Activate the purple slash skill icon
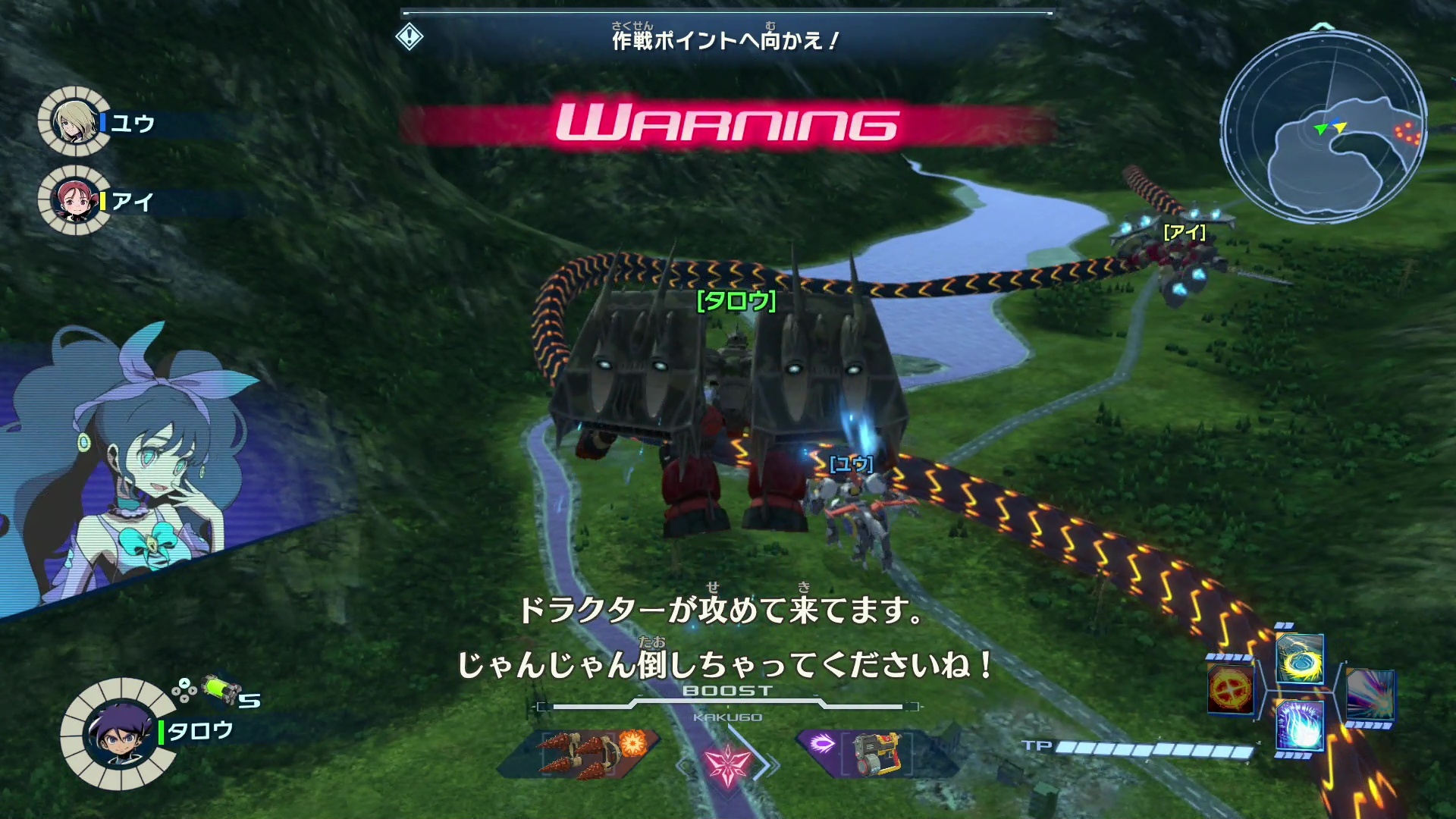The width and height of the screenshot is (1456, 819). pyautogui.click(x=1373, y=696)
